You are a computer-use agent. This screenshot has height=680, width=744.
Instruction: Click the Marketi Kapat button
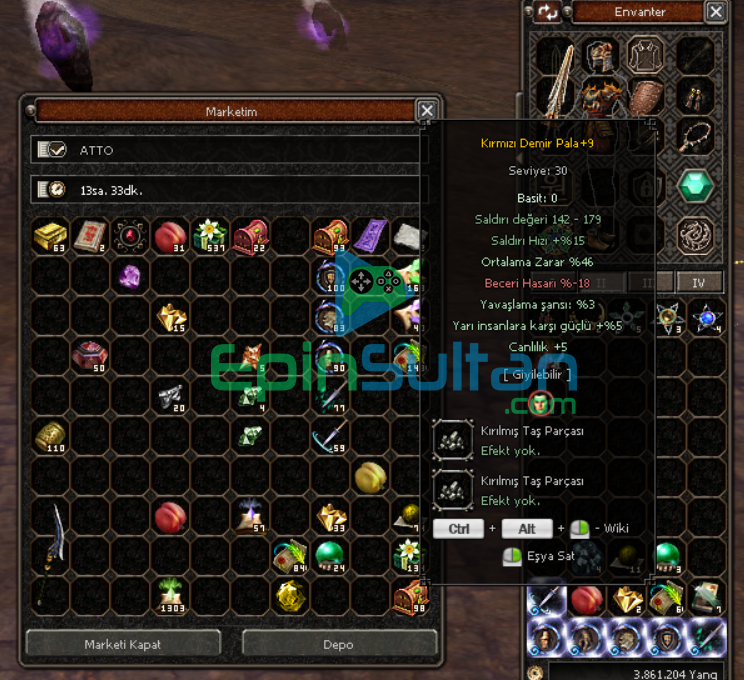click(123, 644)
